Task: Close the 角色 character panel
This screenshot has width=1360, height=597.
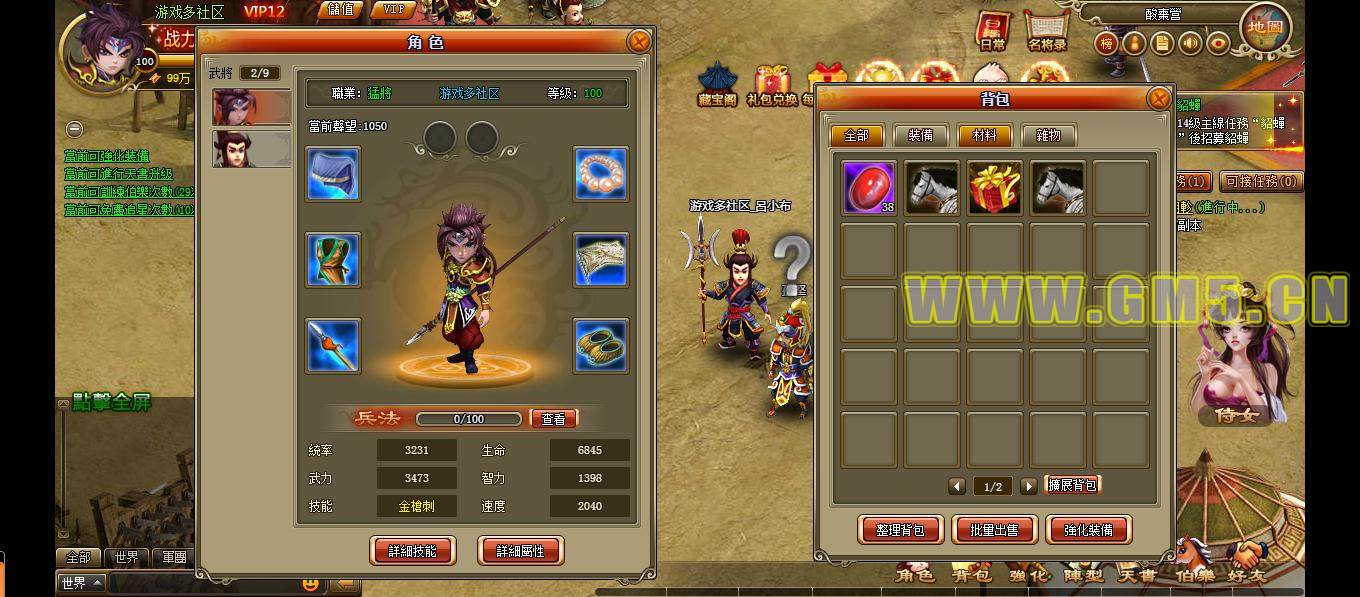Action: pos(638,41)
